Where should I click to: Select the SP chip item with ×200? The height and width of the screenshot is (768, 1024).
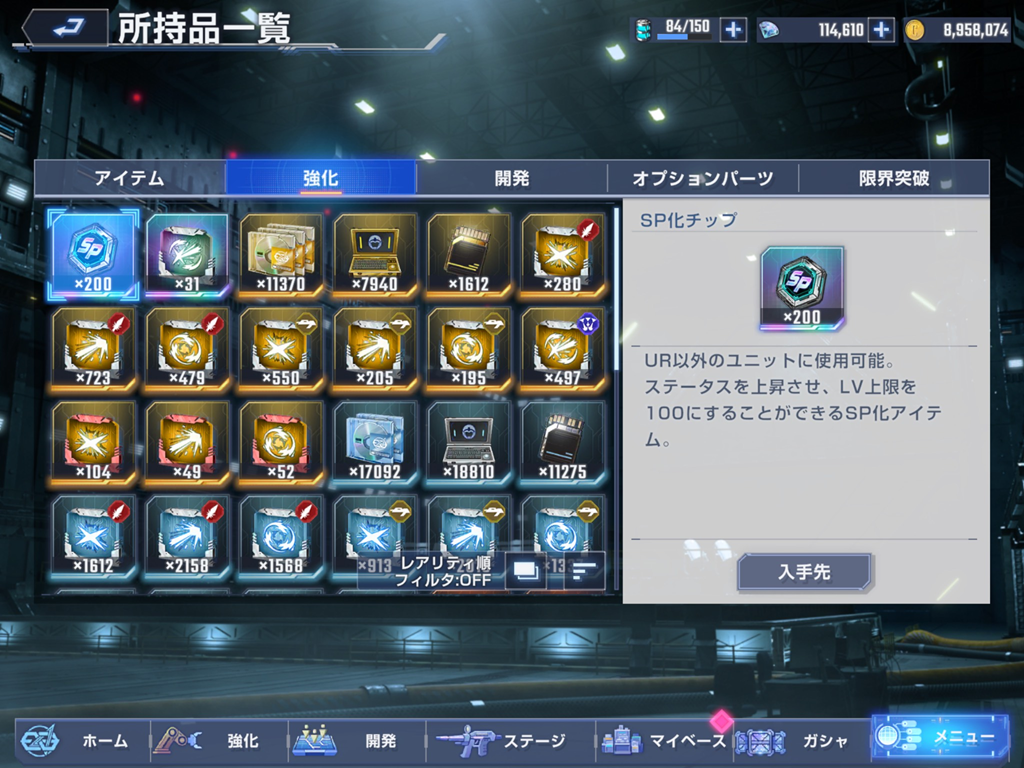(93, 254)
